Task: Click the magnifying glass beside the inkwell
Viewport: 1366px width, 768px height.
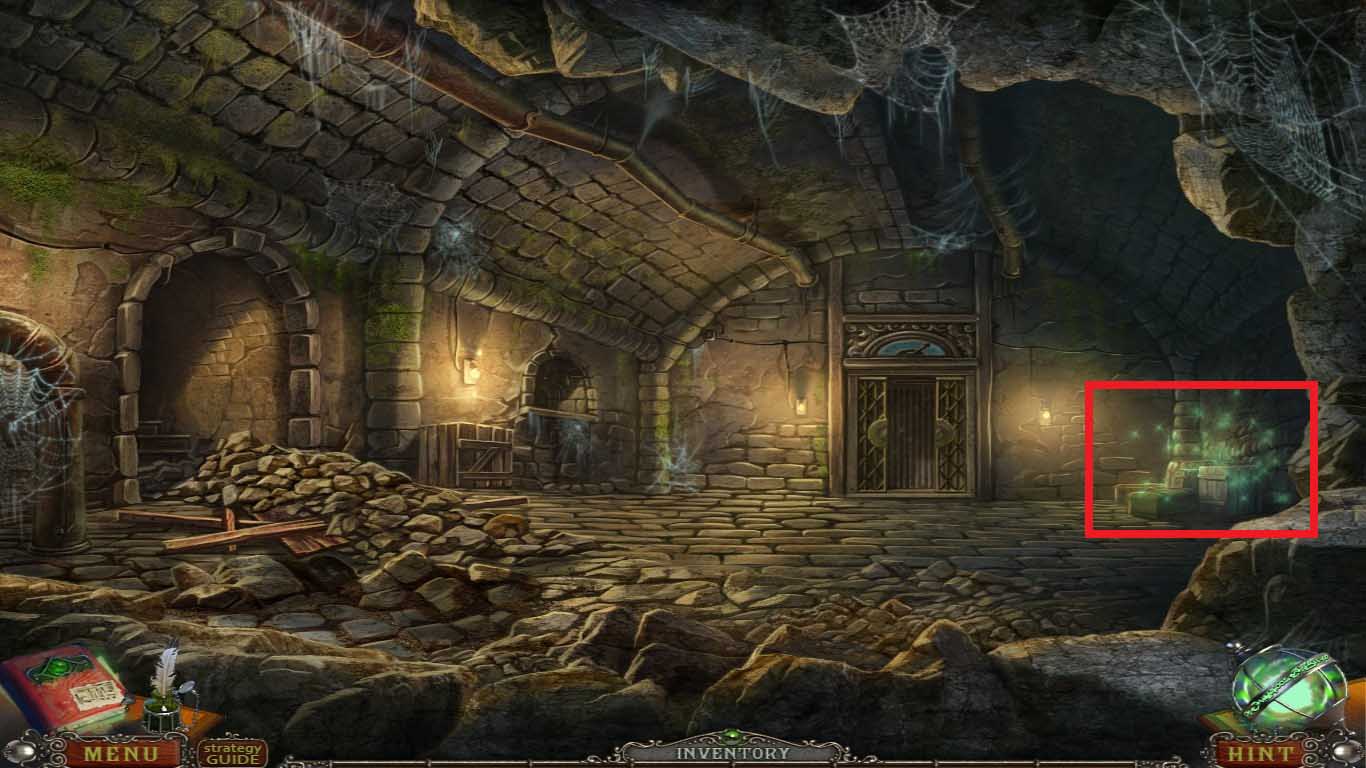Action: 187,690
